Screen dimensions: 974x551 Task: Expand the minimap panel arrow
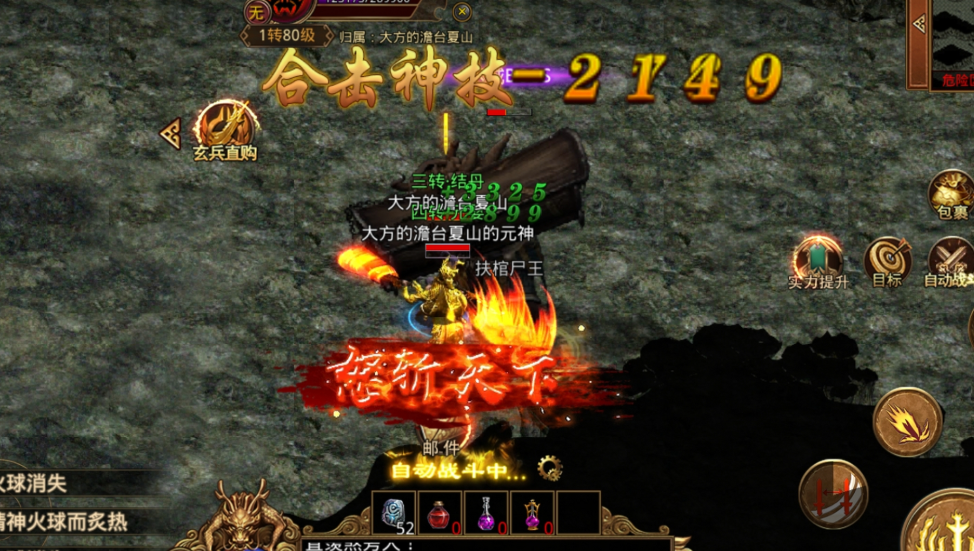(x=919, y=23)
